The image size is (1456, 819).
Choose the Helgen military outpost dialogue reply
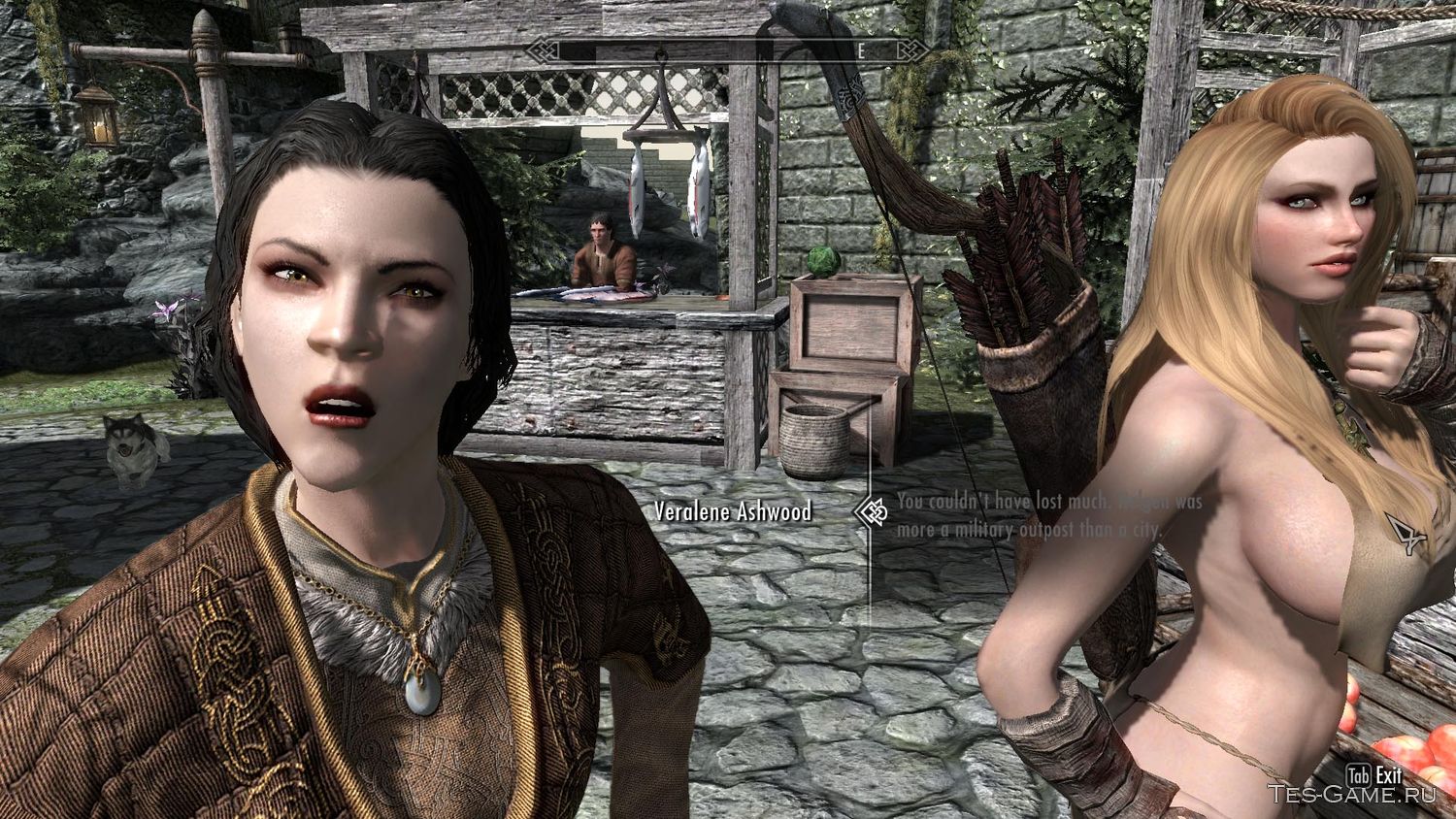(1043, 516)
